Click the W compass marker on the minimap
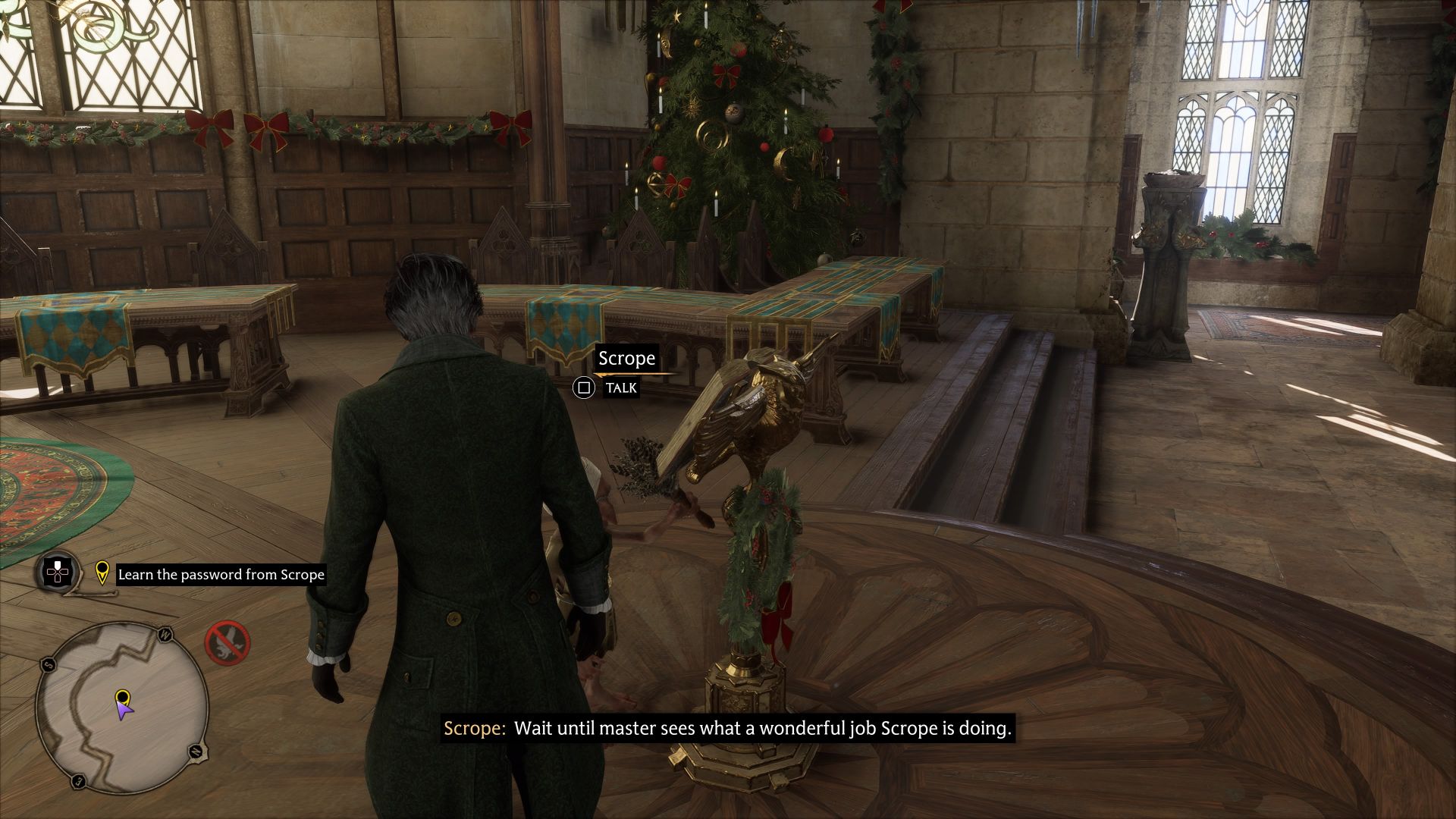Screen dimensions: 1456x819 [x=165, y=635]
